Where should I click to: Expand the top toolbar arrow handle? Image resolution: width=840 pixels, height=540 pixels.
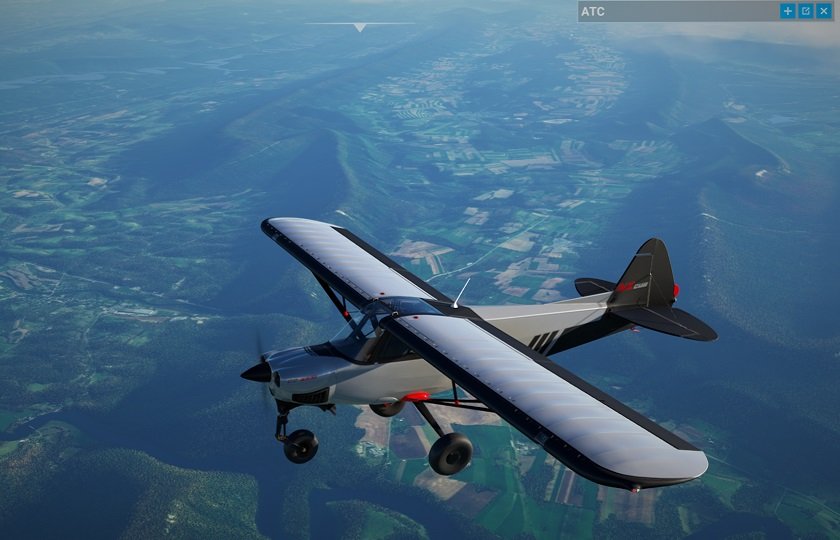[359, 27]
